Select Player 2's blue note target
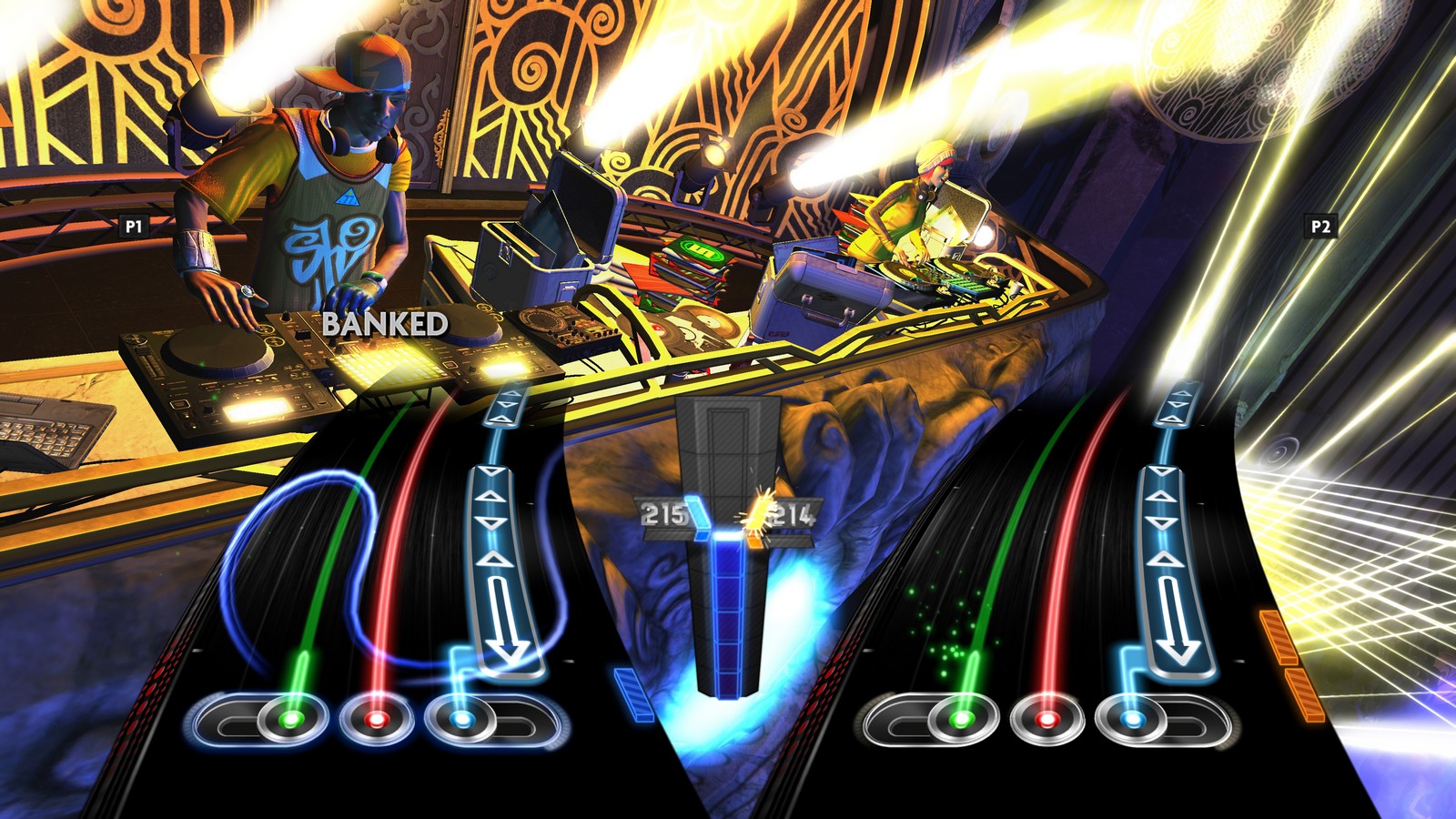The width and height of the screenshot is (1456, 819). (x=1131, y=721)
